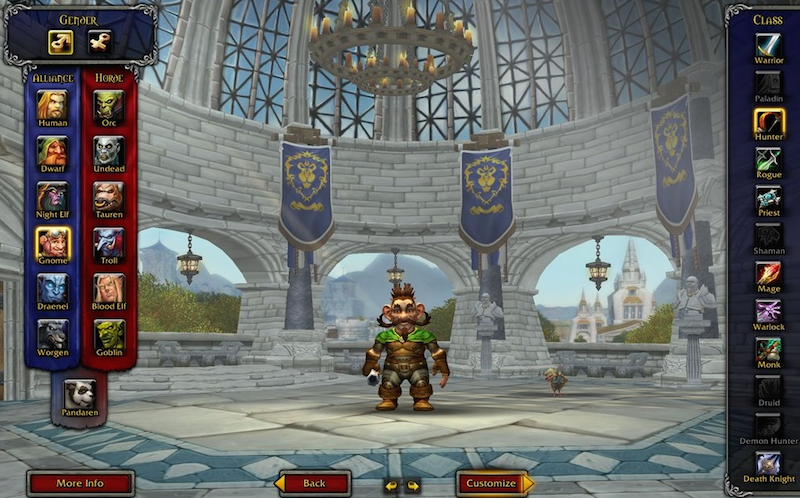This screenshot has height=498, width=800.
Task: Choose the Dwarf race
Action: tap(52, 150)
